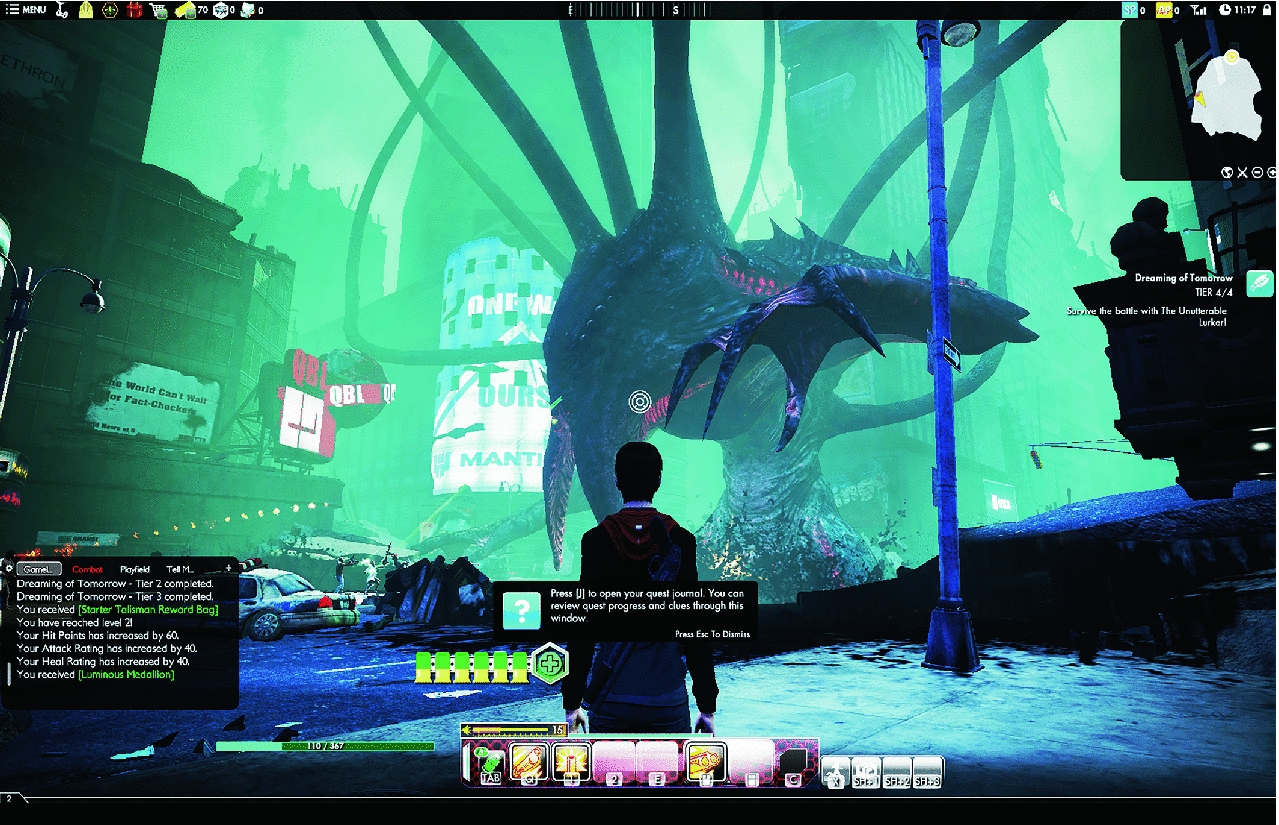This screenshot has height=825, width=1279.
Task: Click the lock icon in the top bar
Action: (x=1265, y=10)
